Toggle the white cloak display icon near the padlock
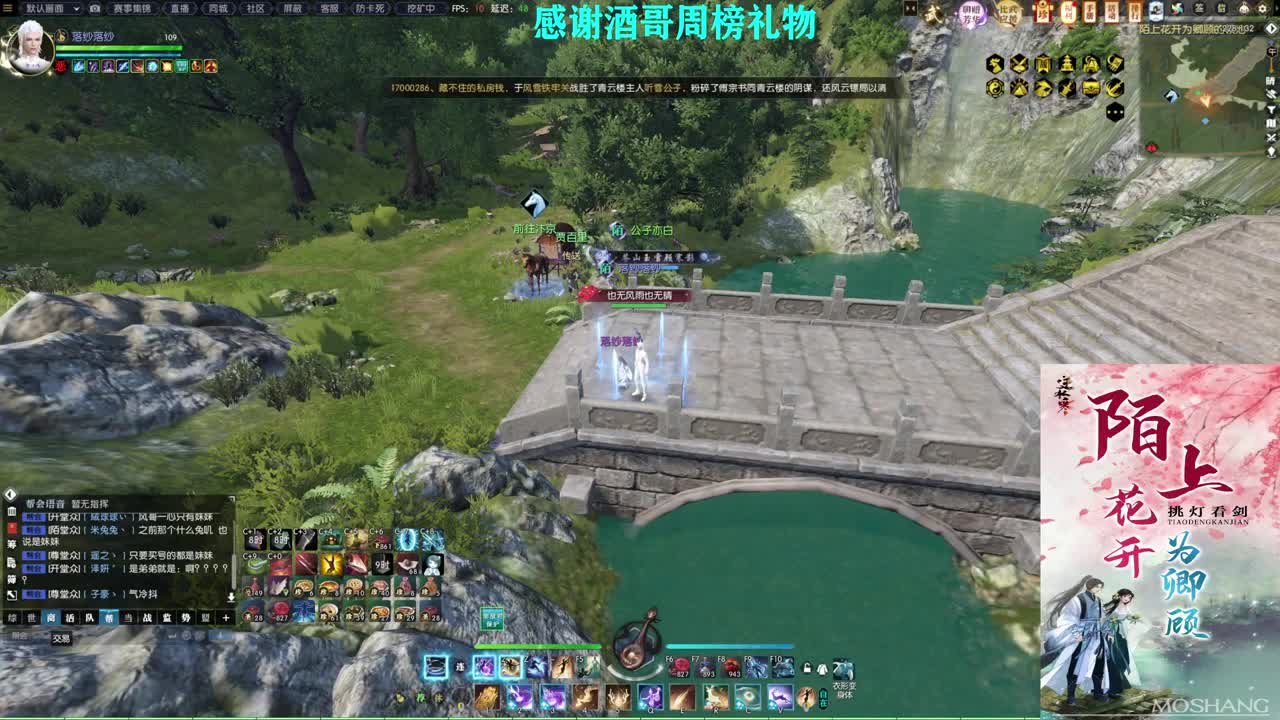 point(820,668)
